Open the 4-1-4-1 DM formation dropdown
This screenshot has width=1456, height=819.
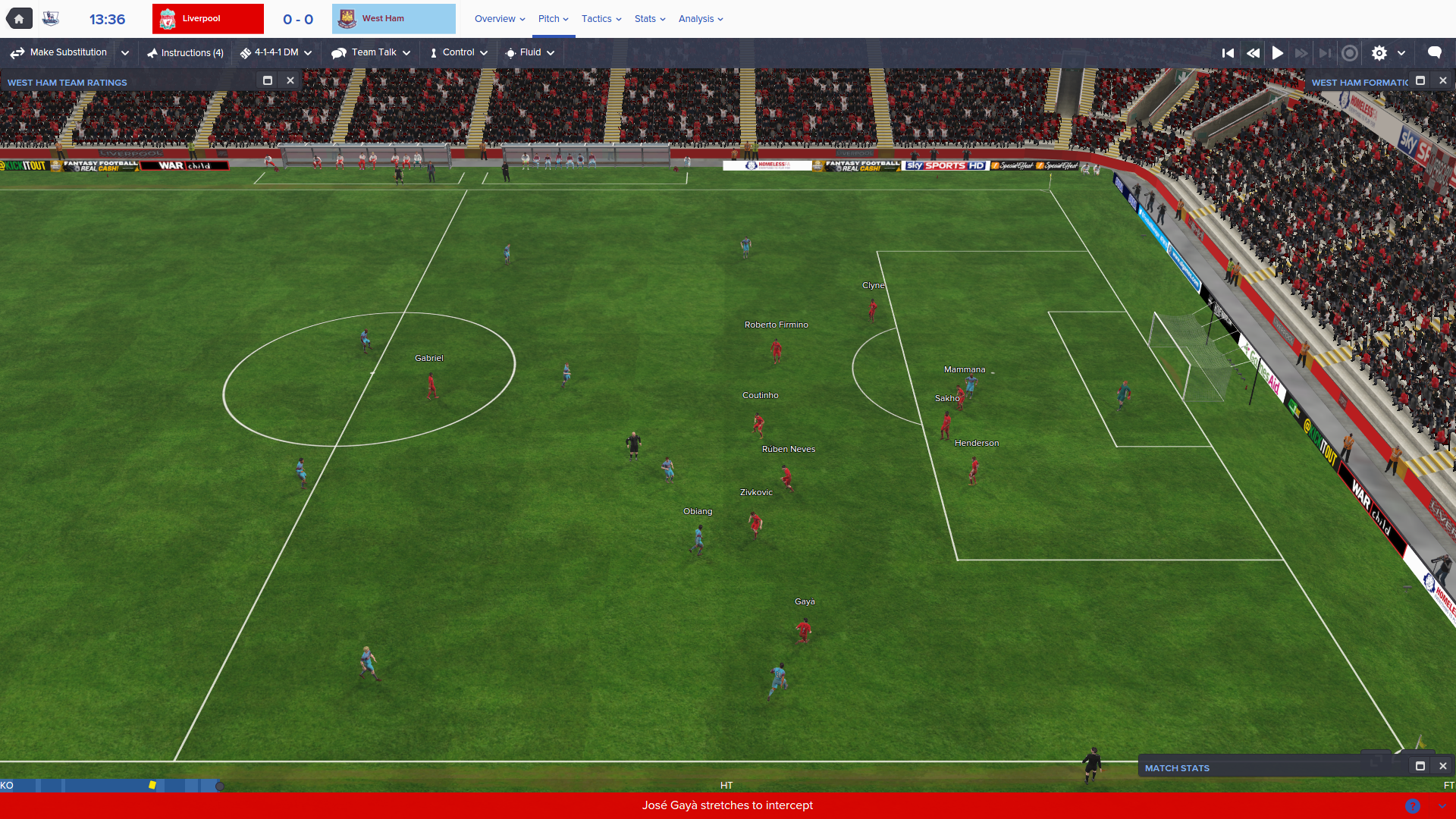coord(276,53)
